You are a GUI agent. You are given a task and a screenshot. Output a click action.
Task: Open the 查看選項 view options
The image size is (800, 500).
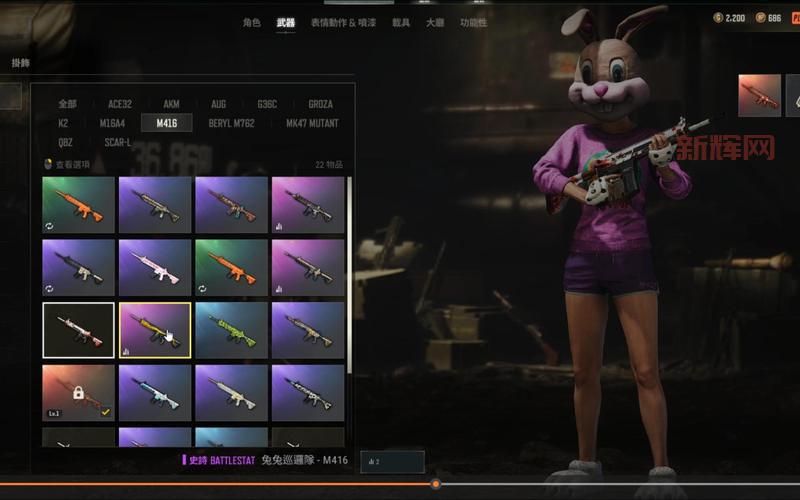[x=72, y=165]
